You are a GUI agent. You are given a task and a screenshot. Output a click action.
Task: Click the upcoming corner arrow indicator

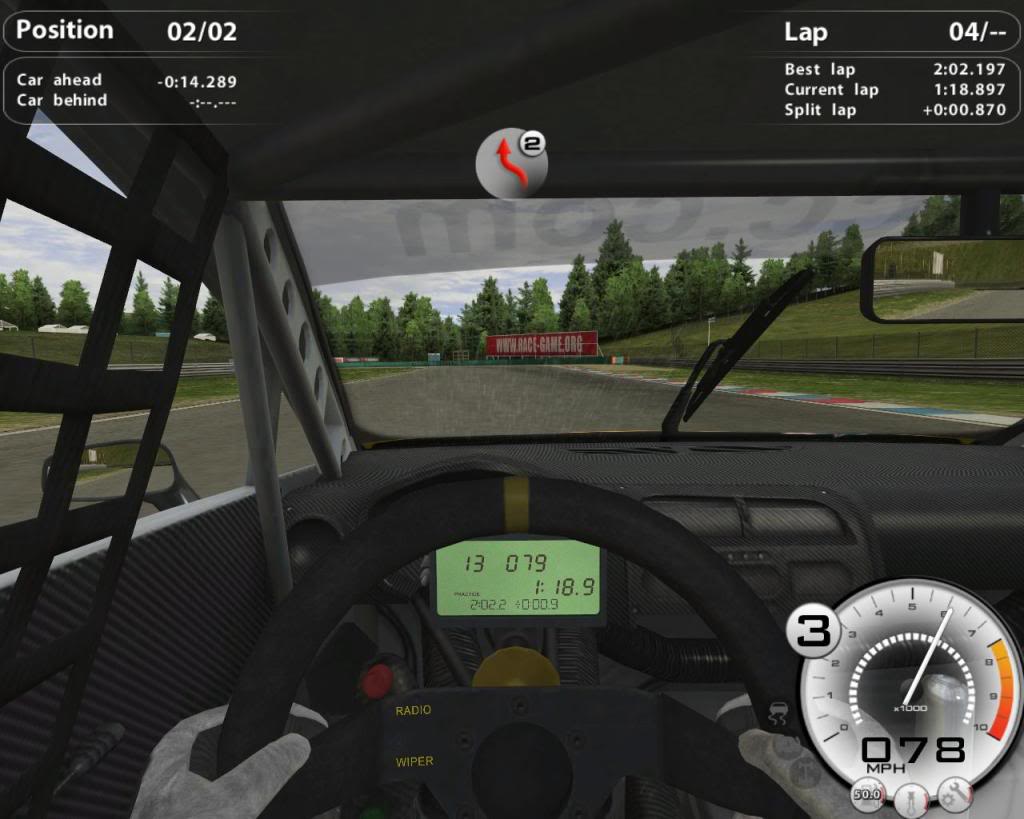click(x=512, y=163)
